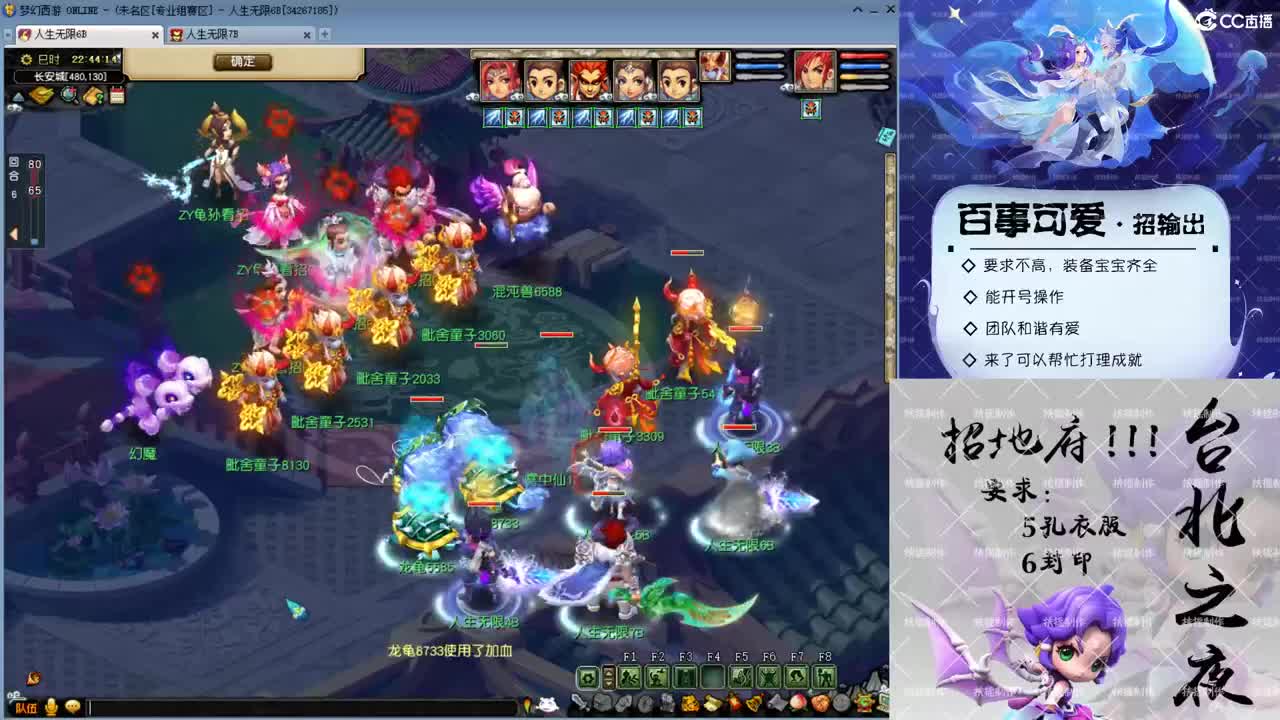
Task: Open the yellow map icon below the clock
Action: 40,95
